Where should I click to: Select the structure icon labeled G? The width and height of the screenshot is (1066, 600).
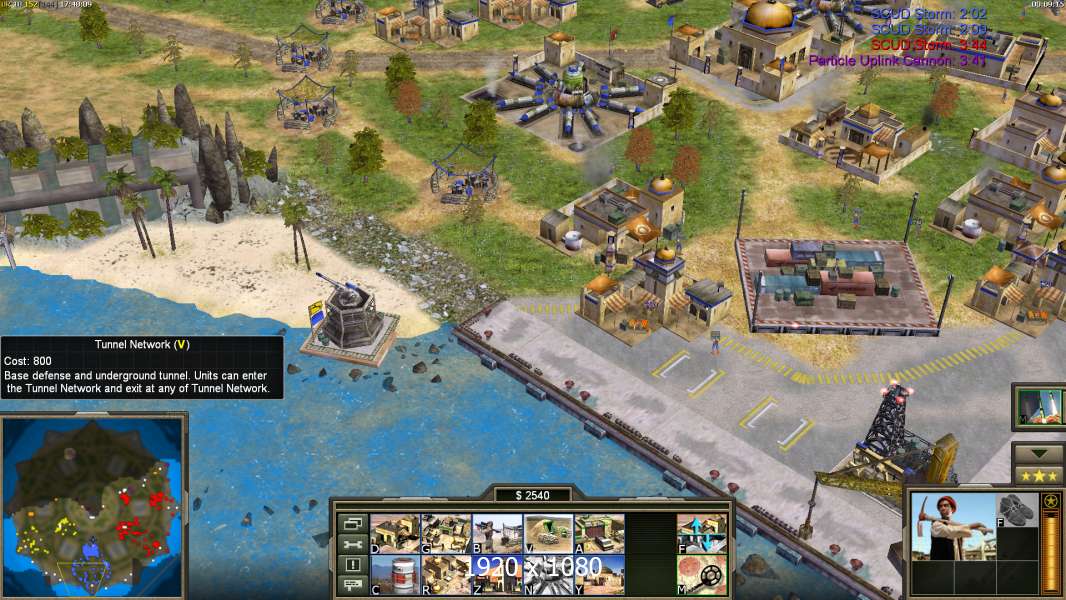pyautogui.click(x=446, y=533)
